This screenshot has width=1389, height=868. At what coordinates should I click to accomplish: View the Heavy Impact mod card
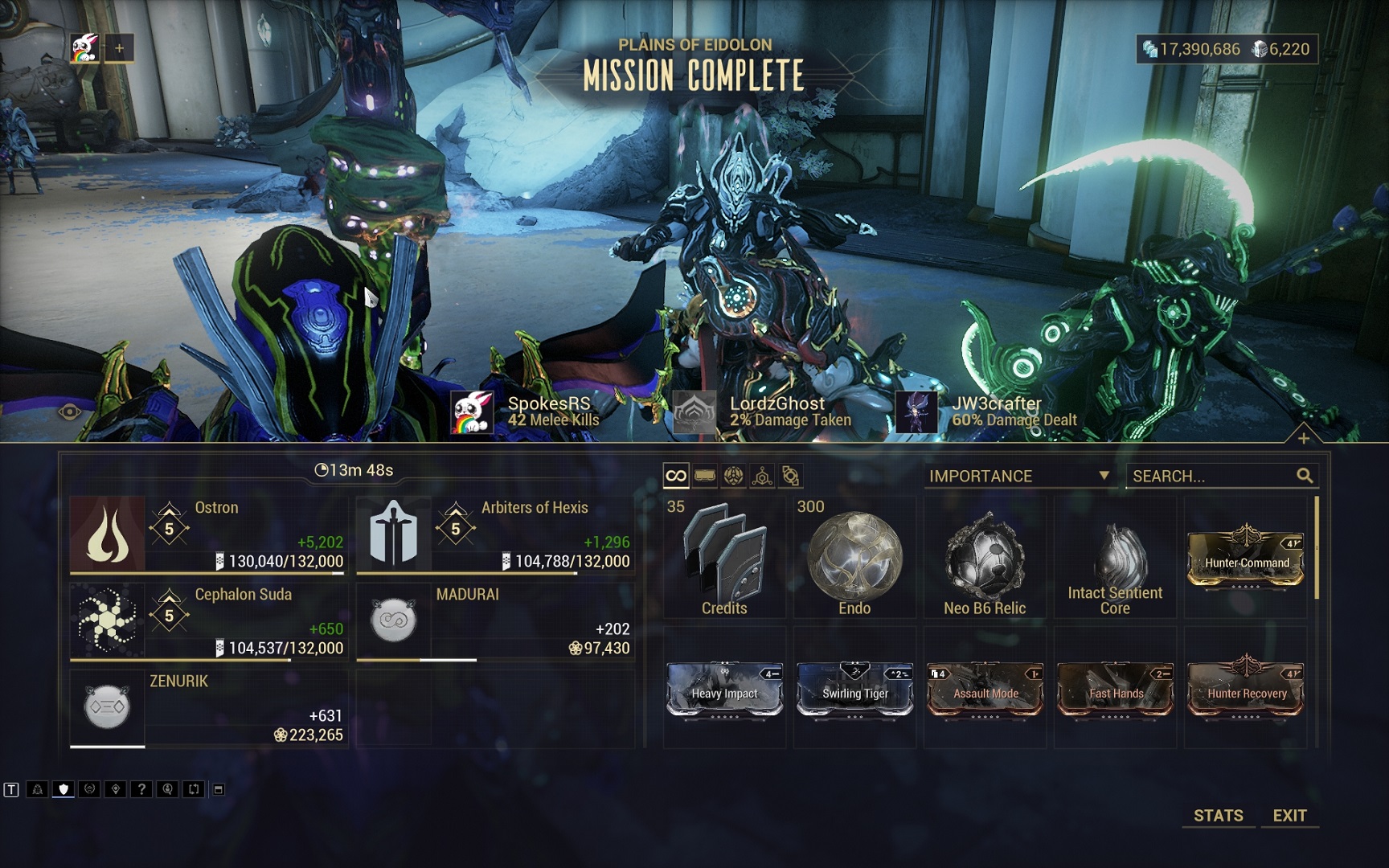point(724,690)
